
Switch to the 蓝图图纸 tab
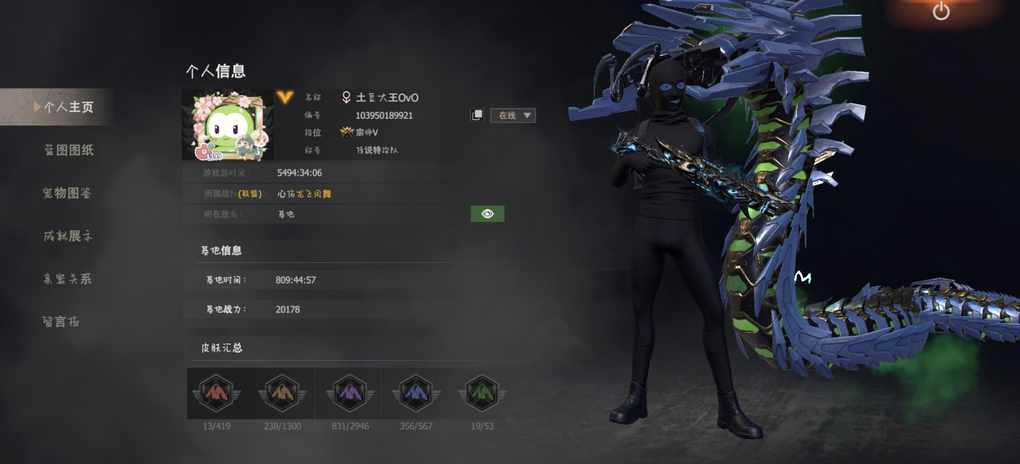(67, 150)
